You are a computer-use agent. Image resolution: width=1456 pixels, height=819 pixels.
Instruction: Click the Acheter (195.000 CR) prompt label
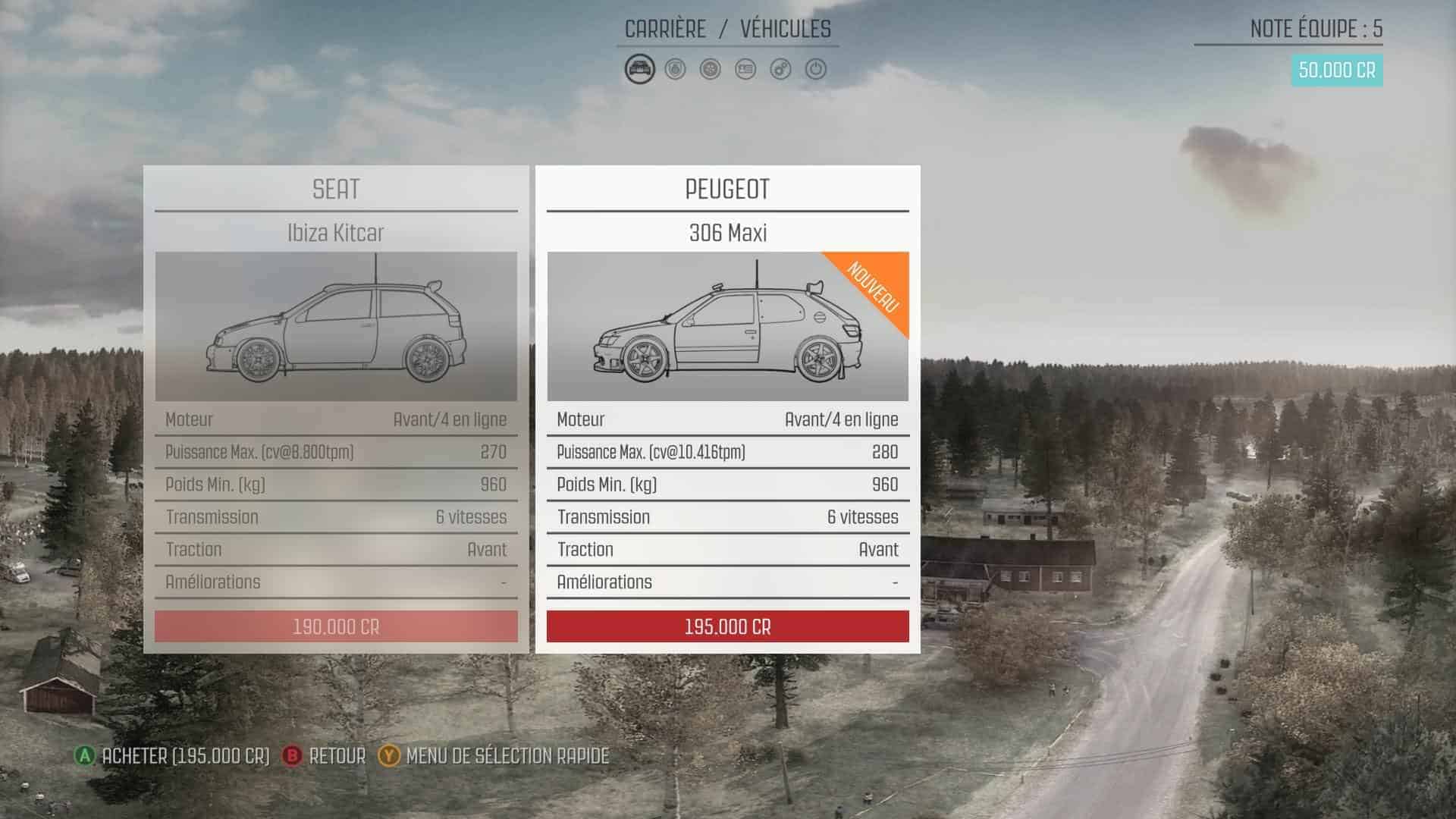(x=185, y=756)
